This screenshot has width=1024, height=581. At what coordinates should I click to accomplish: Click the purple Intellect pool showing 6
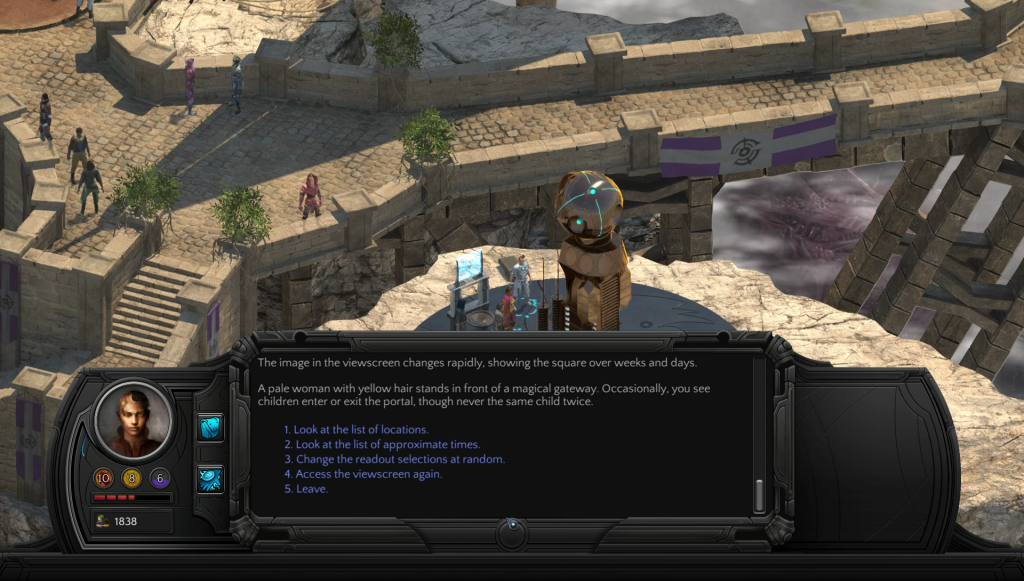[159, 478]
